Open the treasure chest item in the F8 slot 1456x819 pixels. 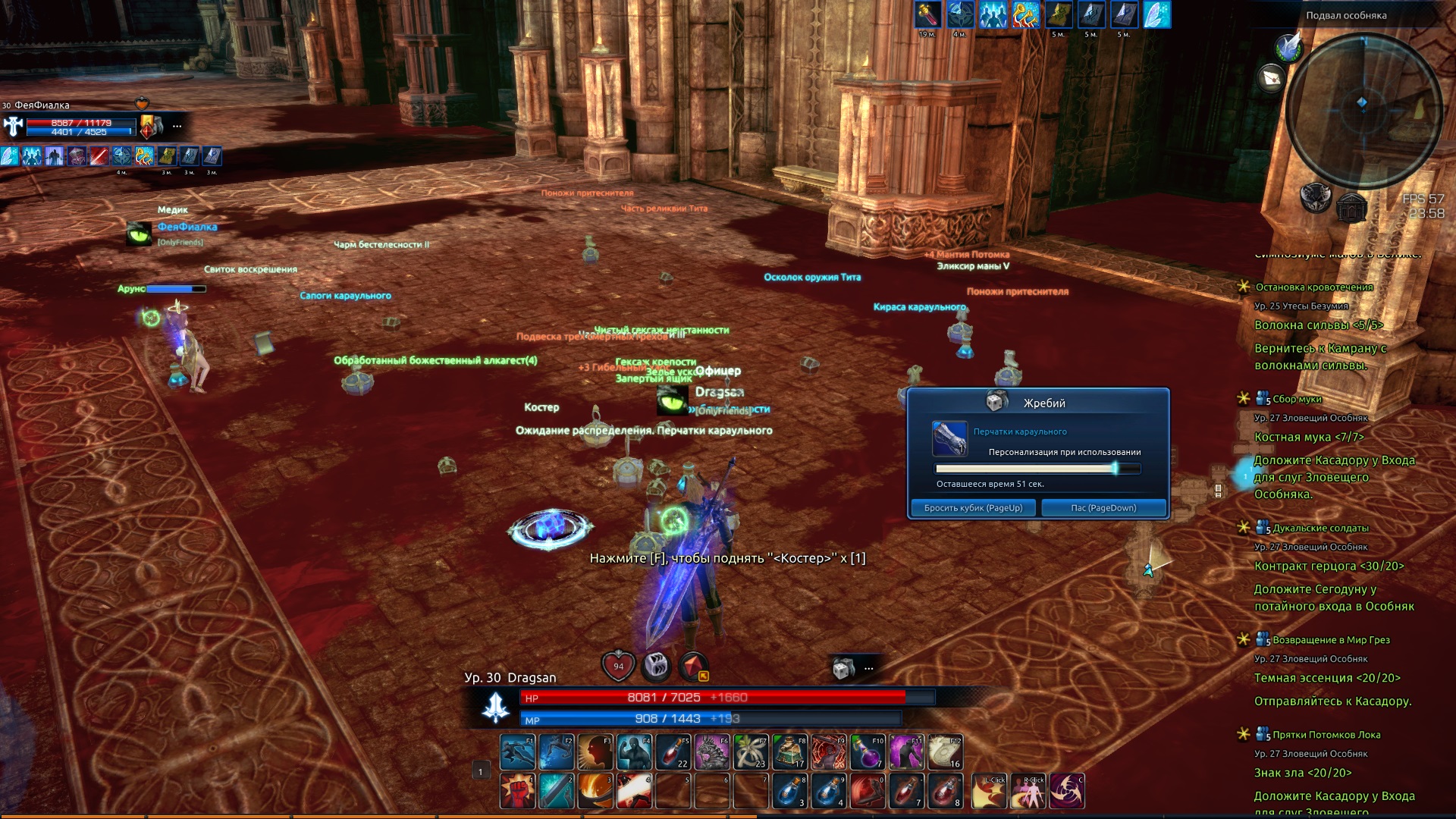pyautogui.click(x=789, y=752)
